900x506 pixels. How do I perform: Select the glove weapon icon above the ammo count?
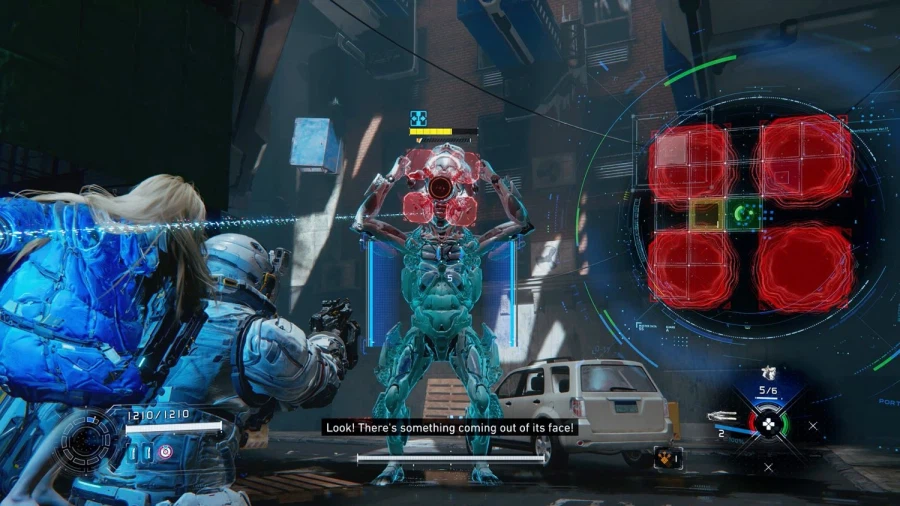click(x=768, y=374)
